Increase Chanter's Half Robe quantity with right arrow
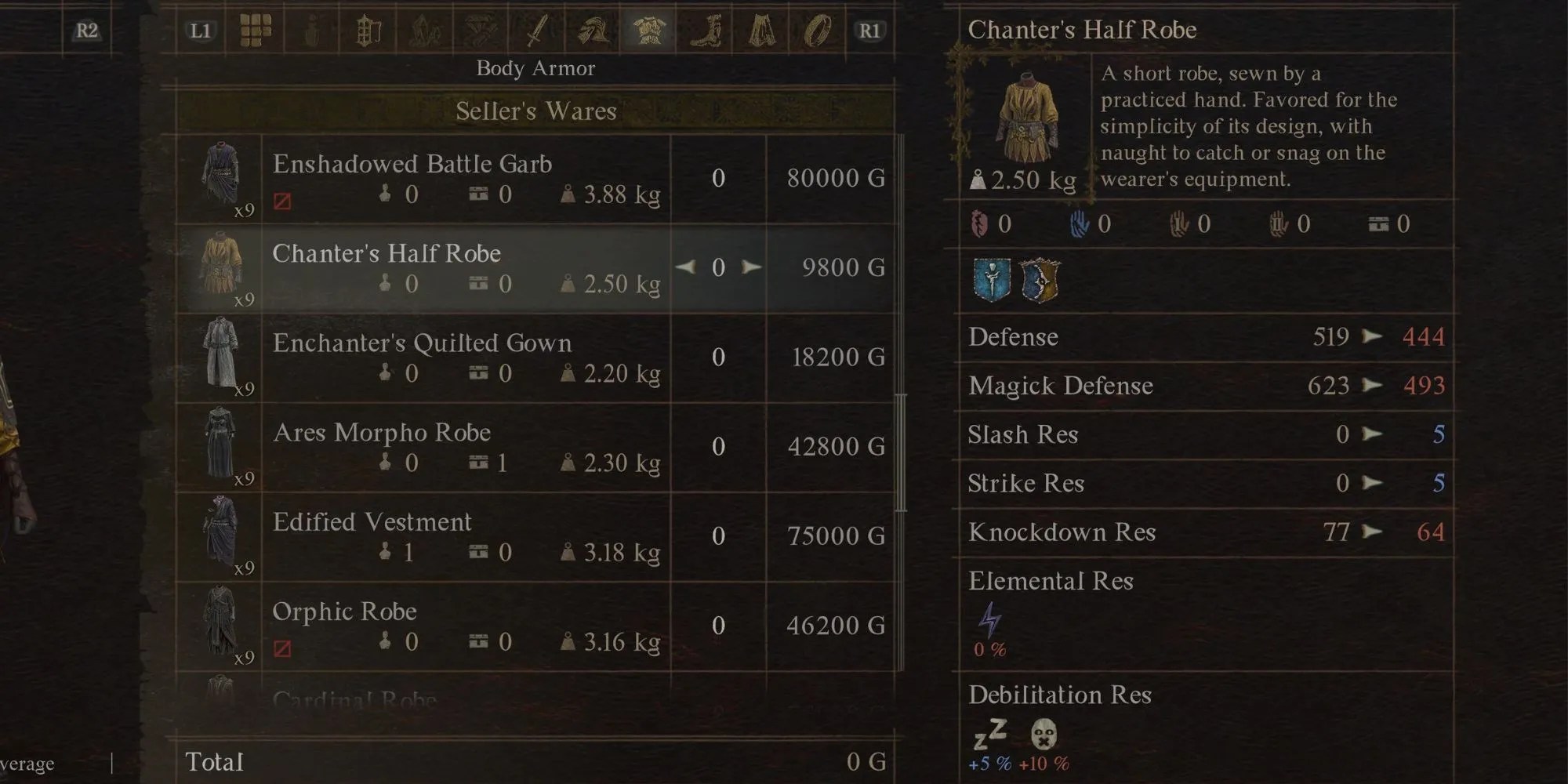This screenshot has height=784, width=1568. pos(750,267)
